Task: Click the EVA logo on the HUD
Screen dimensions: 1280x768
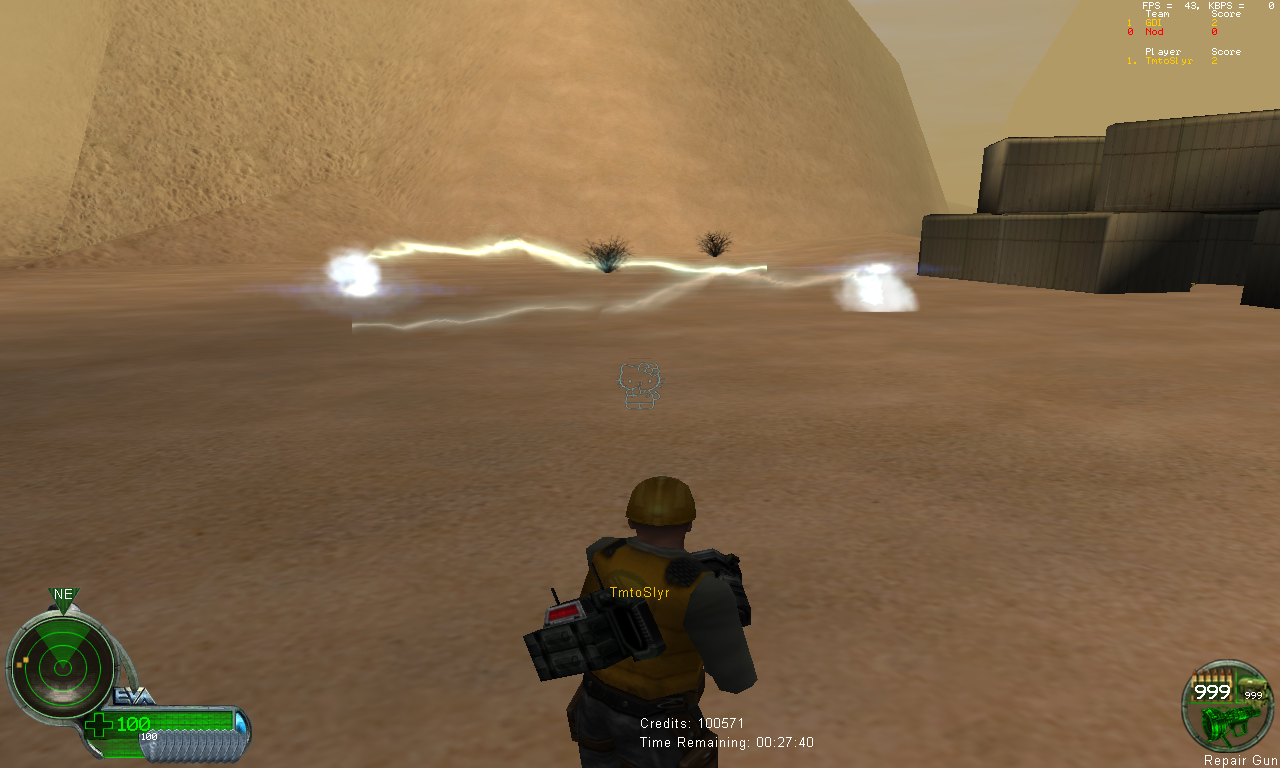Action: (x=134, y=696)
